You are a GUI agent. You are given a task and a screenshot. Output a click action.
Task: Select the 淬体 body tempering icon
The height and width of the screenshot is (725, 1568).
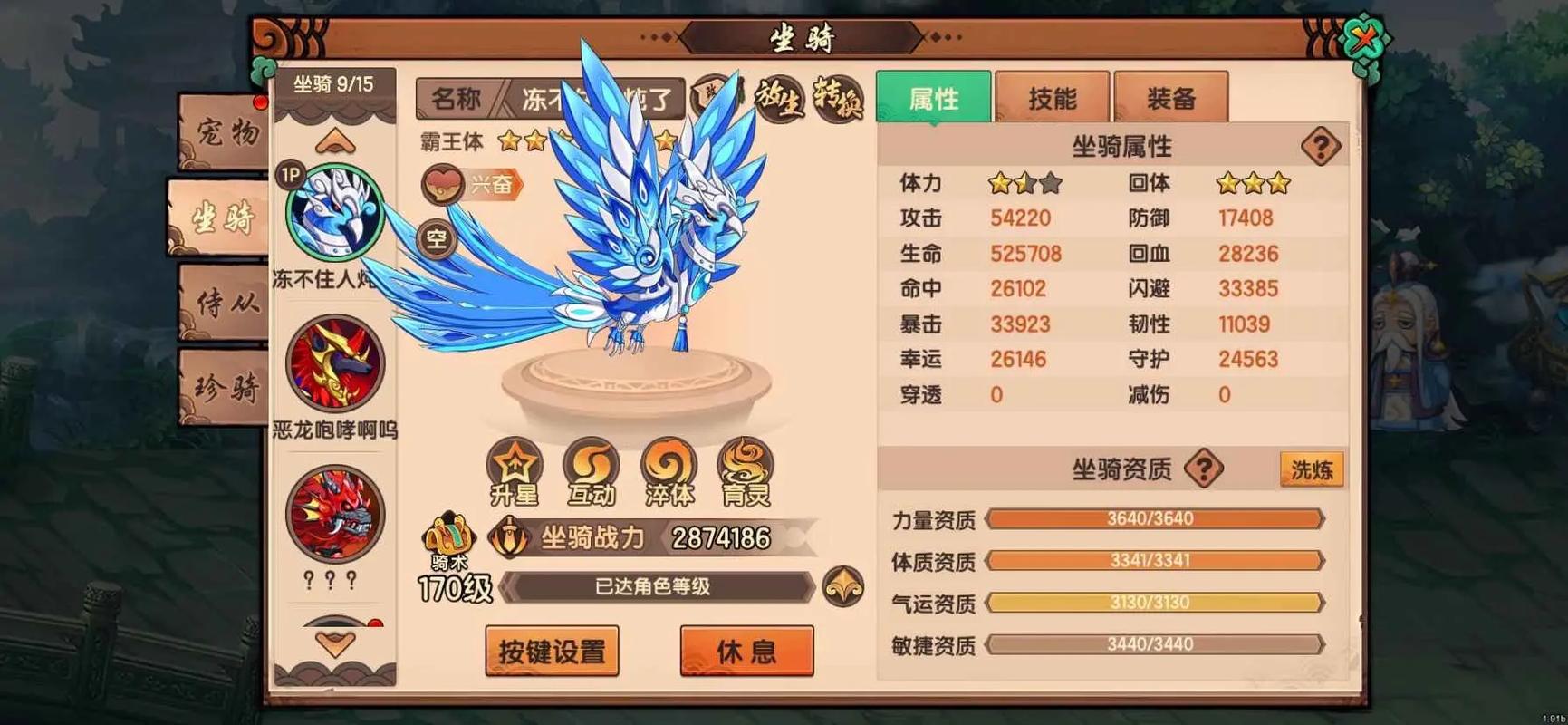click(669, 471)
